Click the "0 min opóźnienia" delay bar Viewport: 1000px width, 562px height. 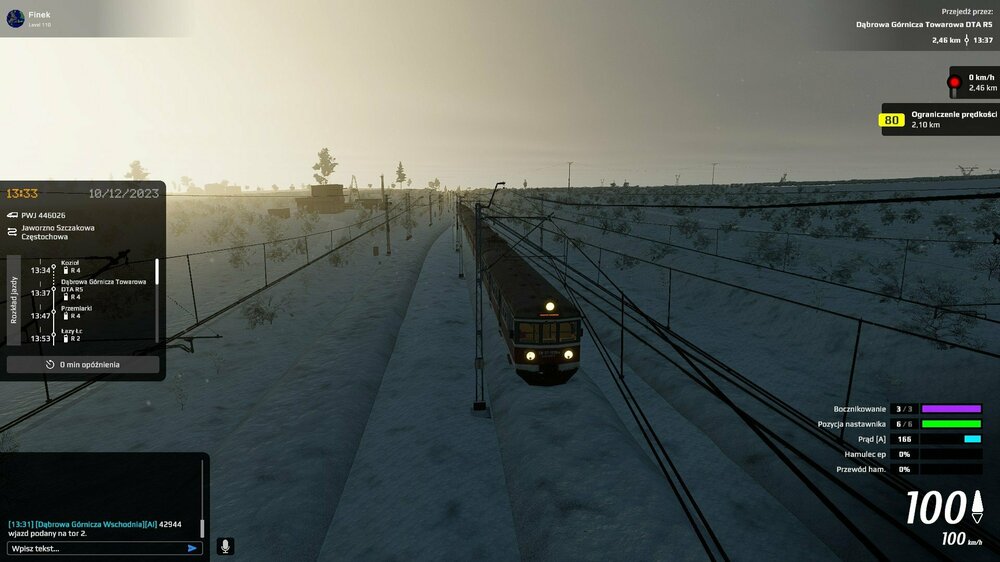click(83, 365)
